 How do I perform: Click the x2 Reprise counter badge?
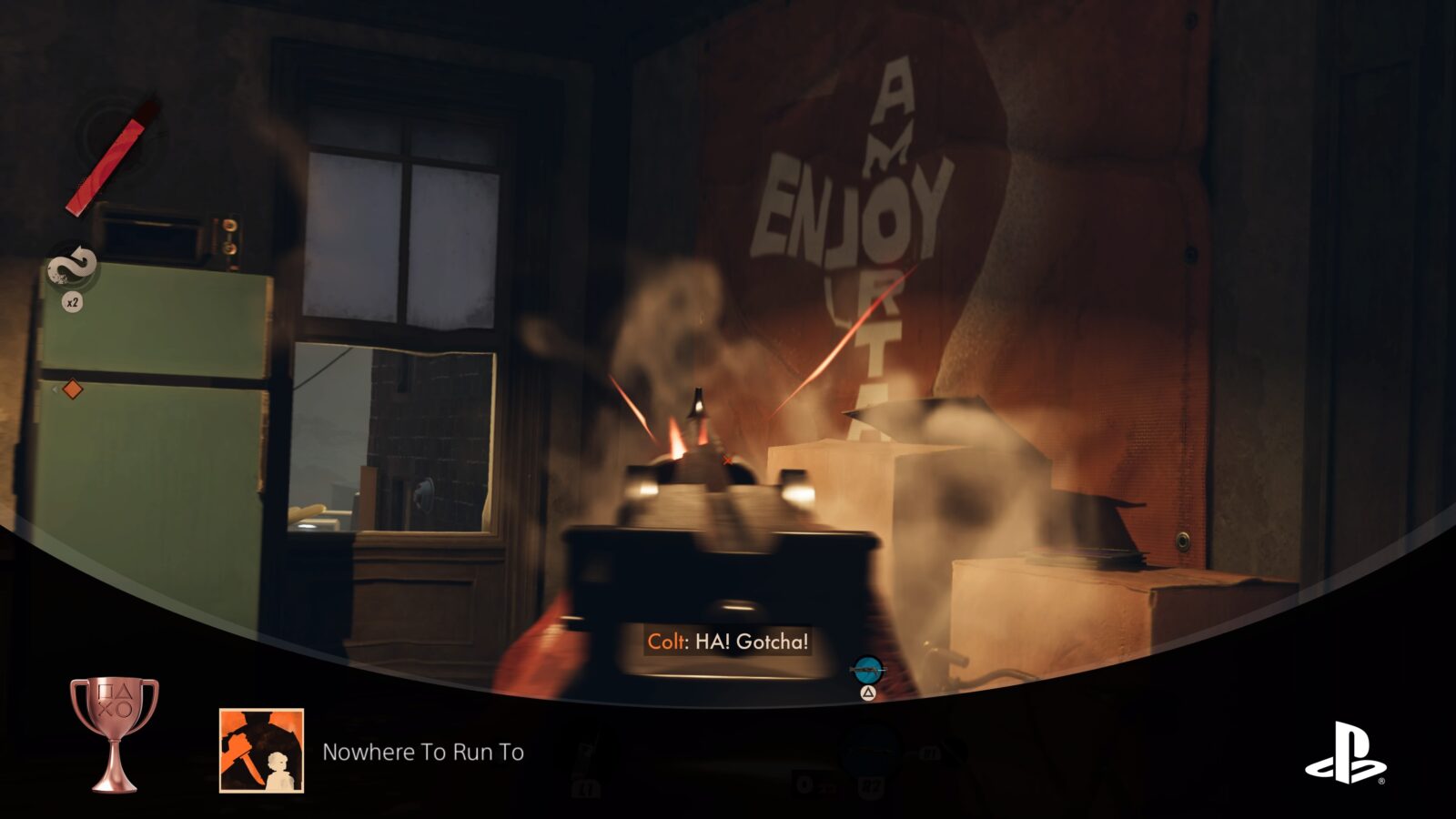(73, 301)
